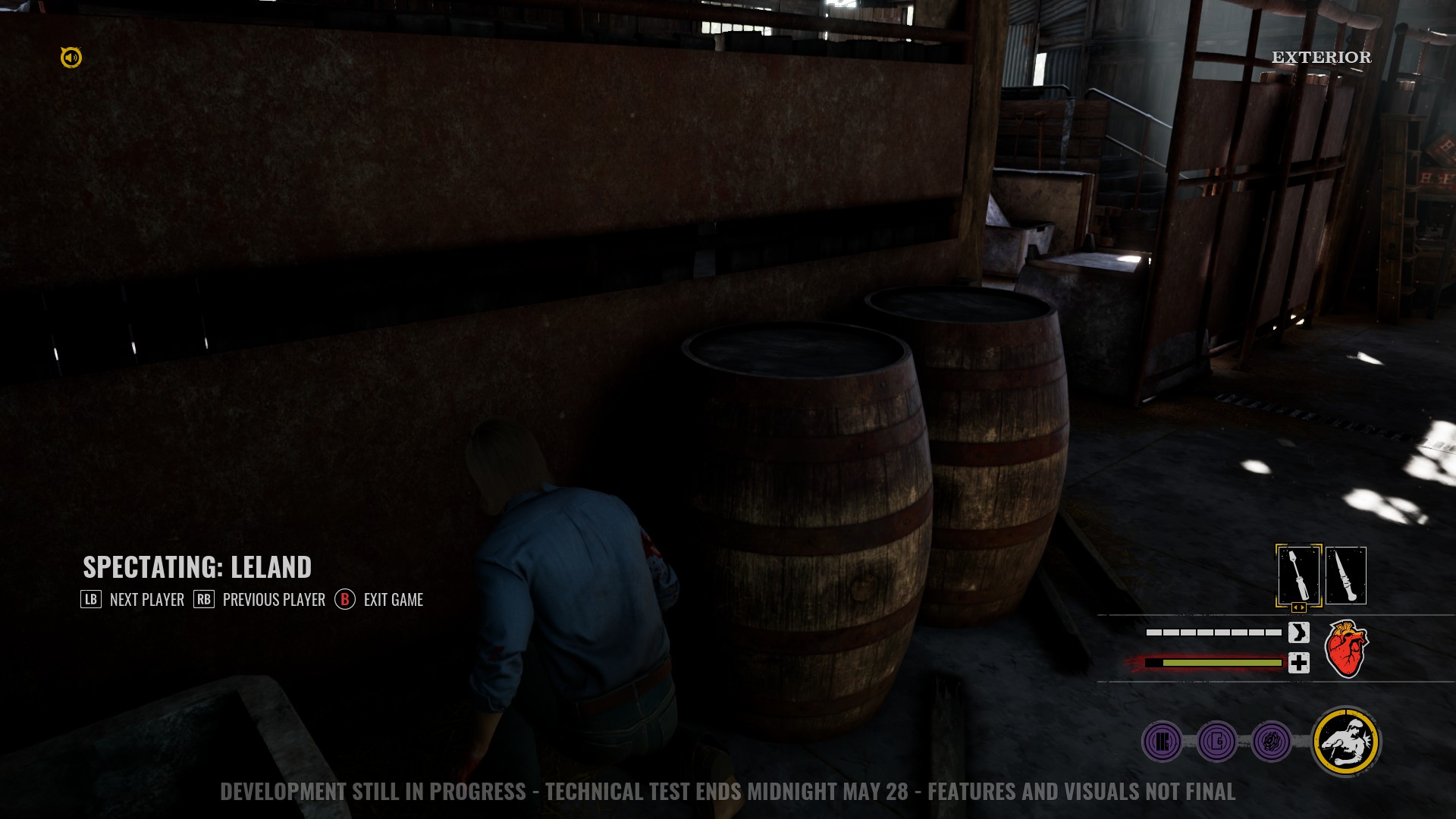Select the bone scrap shiv slot
Viewport: 1456px width, 819px height.
tap(1346, 576)
